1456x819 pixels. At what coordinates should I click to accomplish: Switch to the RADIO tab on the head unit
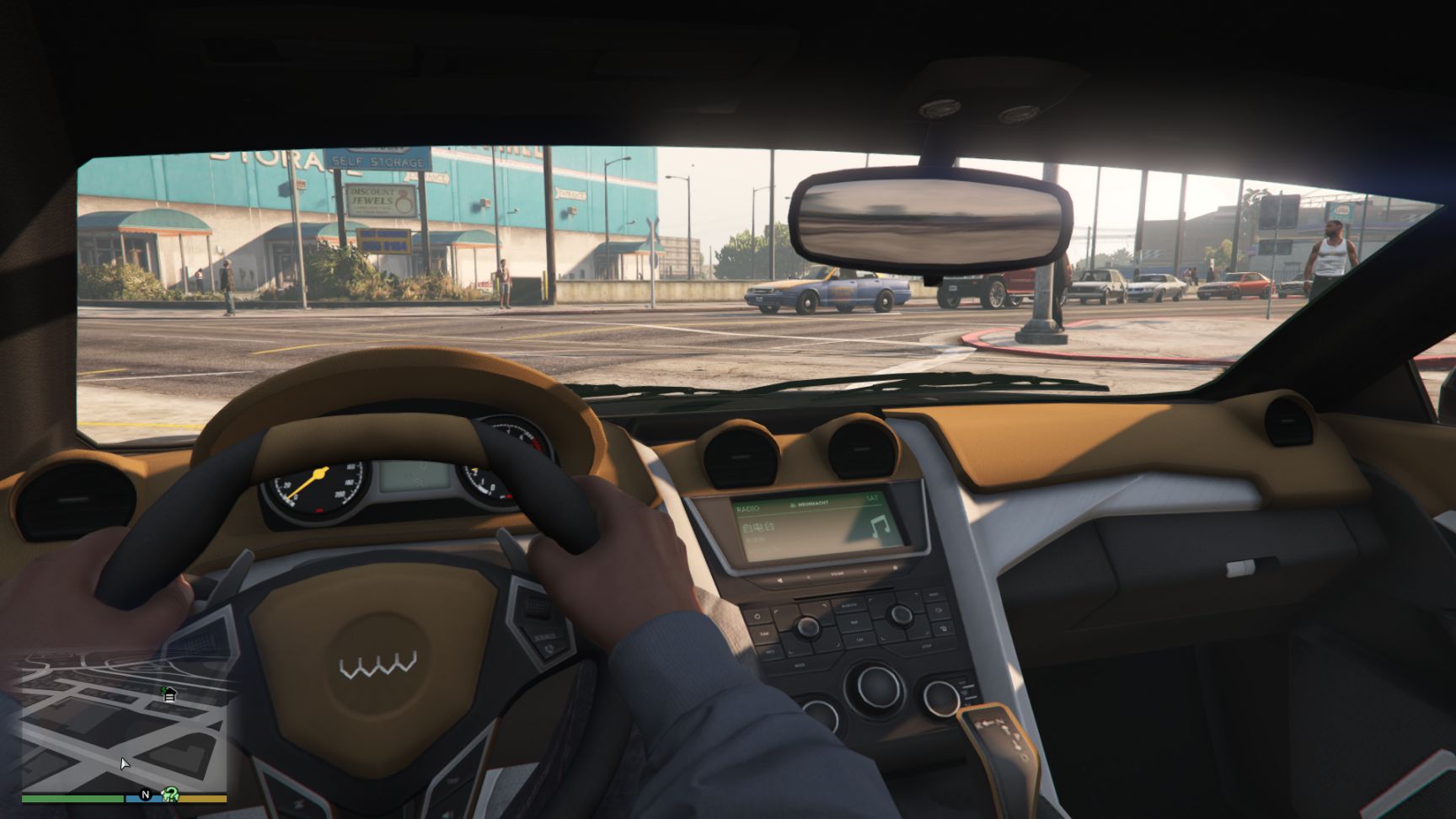747,507
